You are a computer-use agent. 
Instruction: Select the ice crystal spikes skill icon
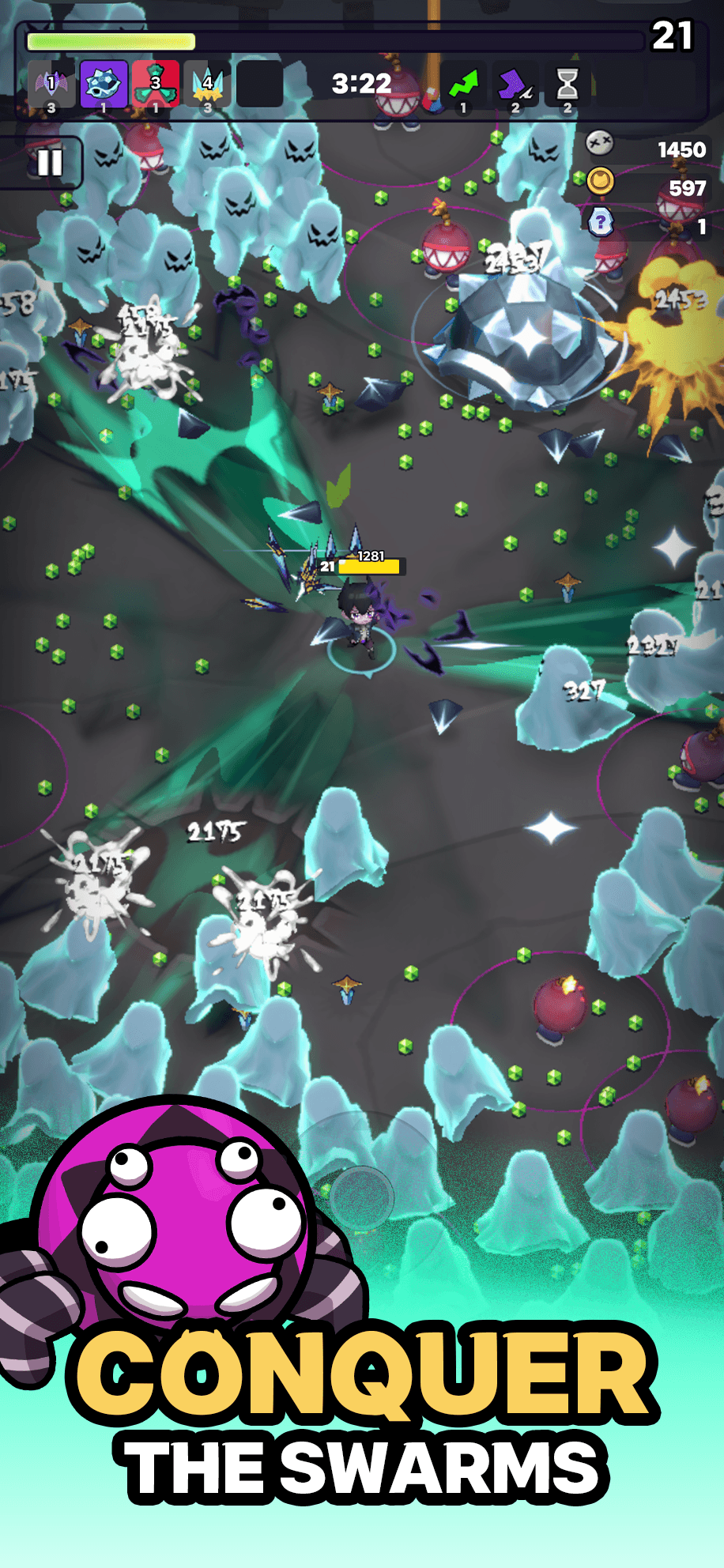coord(208,85)
